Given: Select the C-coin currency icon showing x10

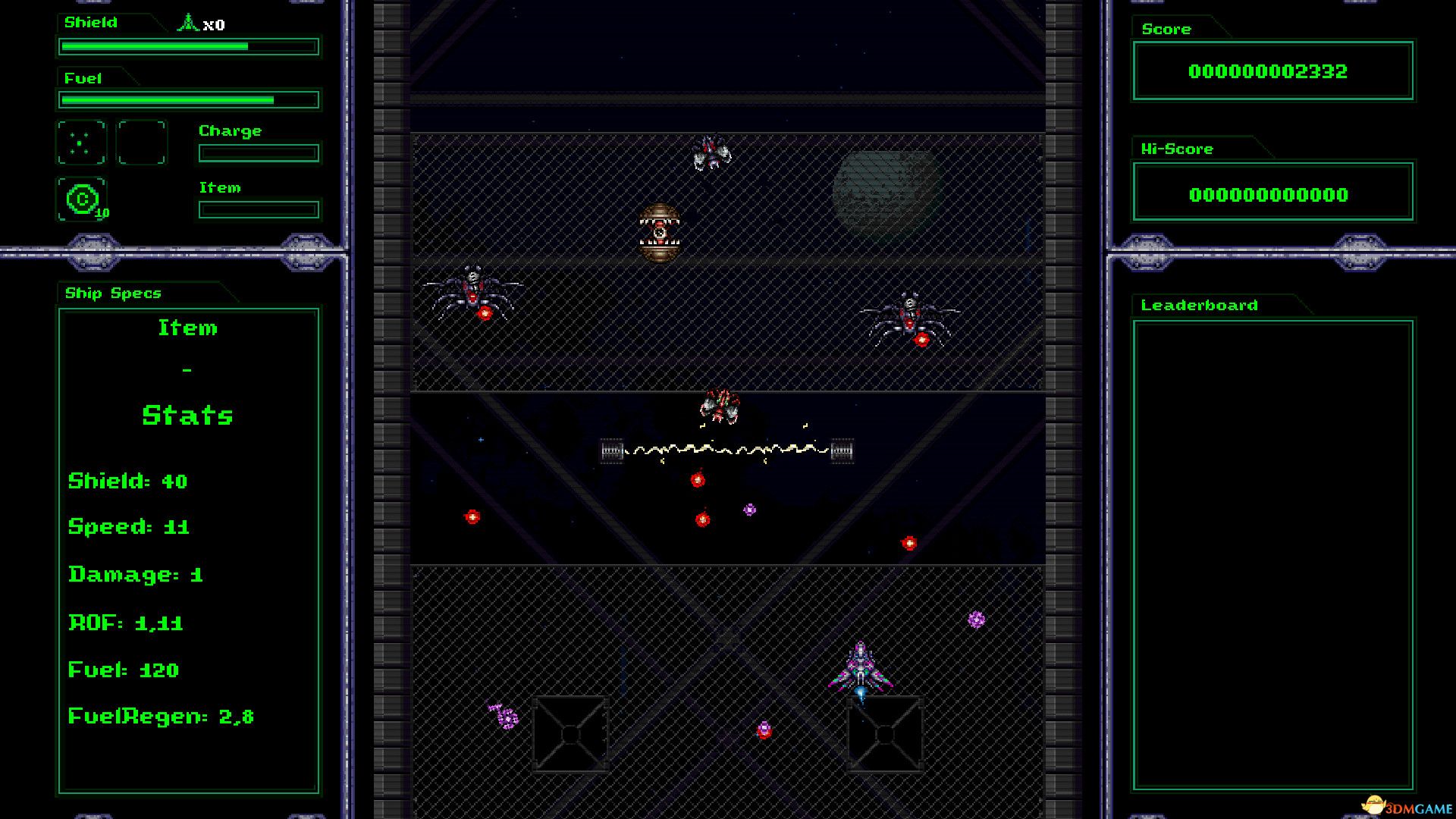Looking at the screenshot, I should 82,199.
